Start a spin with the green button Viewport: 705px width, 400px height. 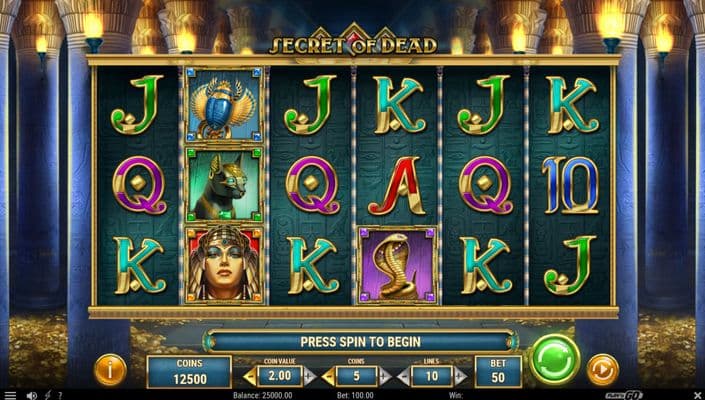point(554,360)
